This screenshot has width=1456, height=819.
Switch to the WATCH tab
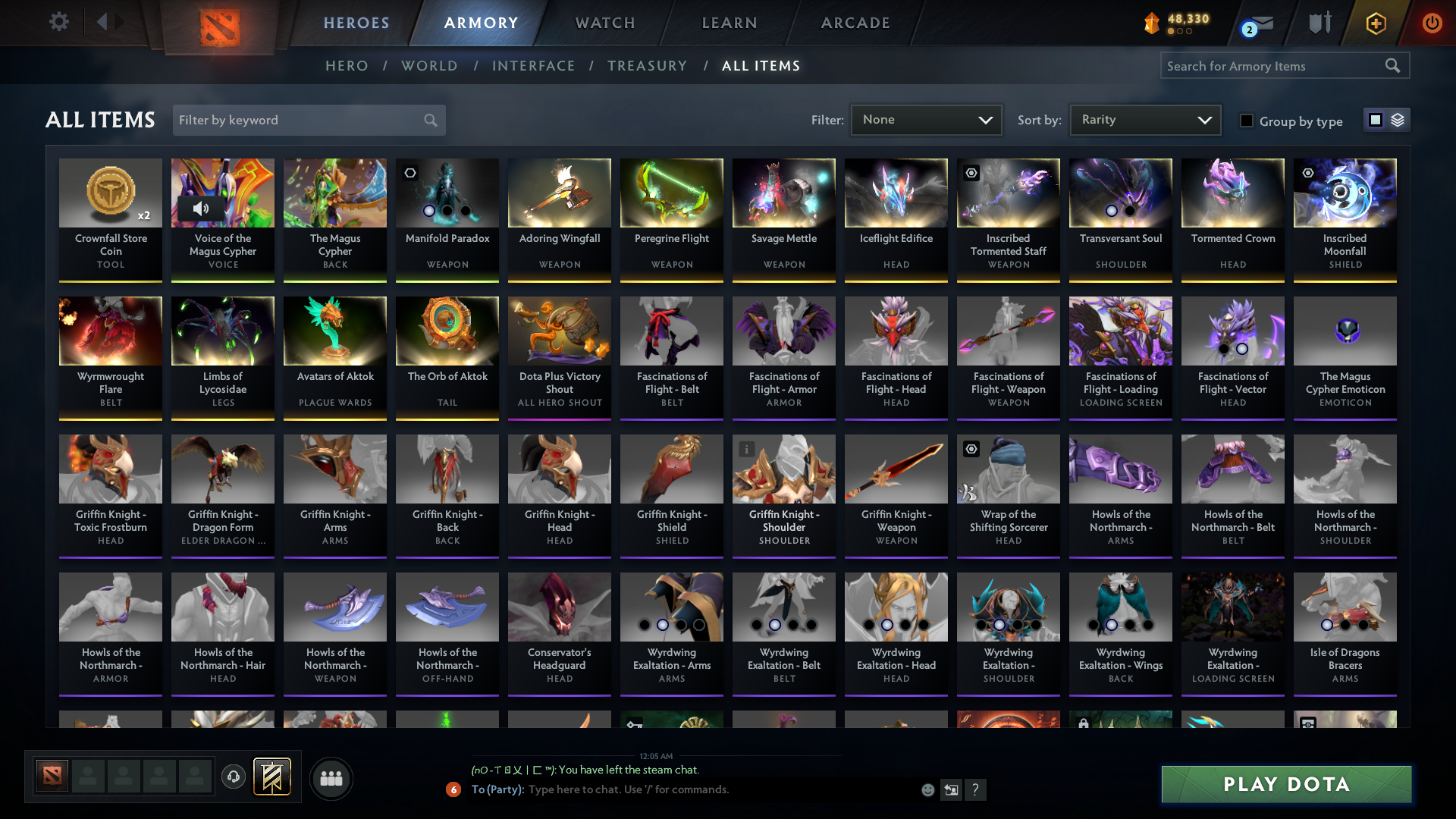pos(604,23)
